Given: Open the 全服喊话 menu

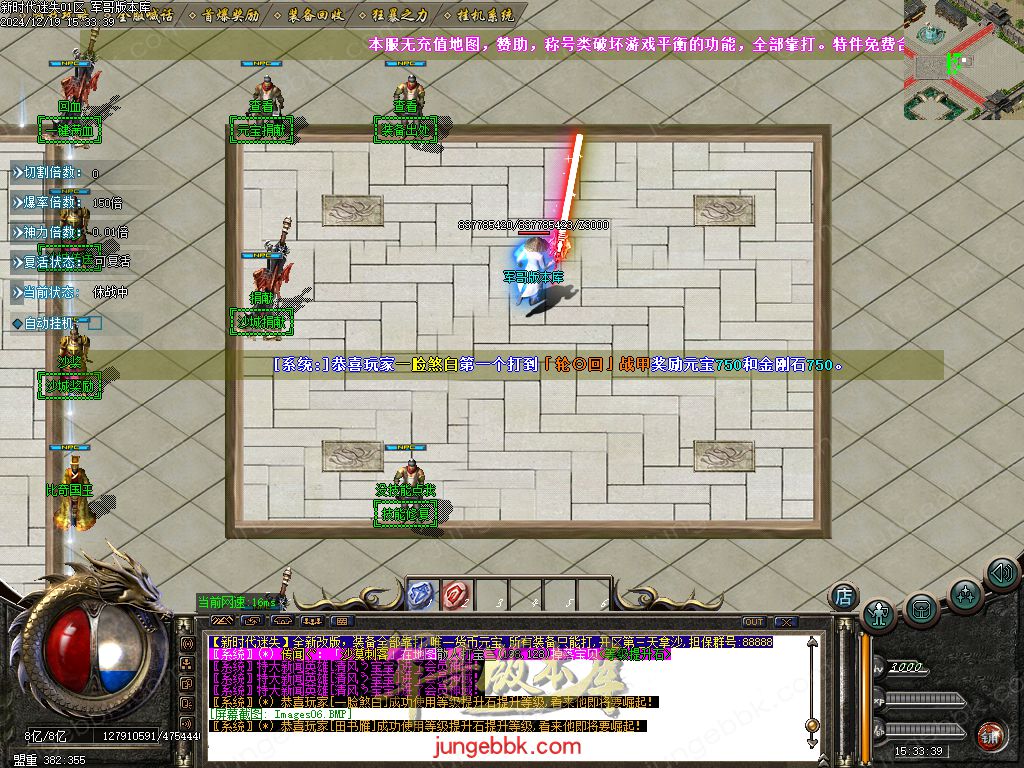Looking at the screenshot, I should click(146, 16).
